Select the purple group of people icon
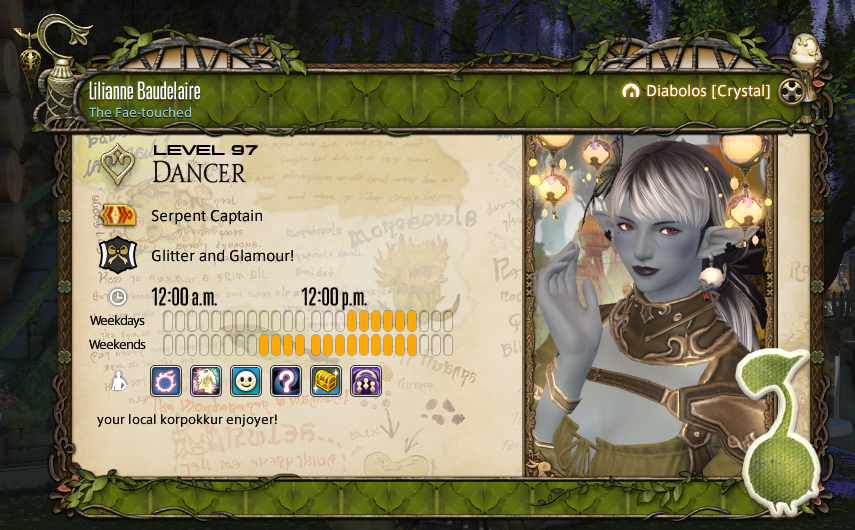Image resolution: width=855 pixels, height=530 pixels. (x=366, y=380)
